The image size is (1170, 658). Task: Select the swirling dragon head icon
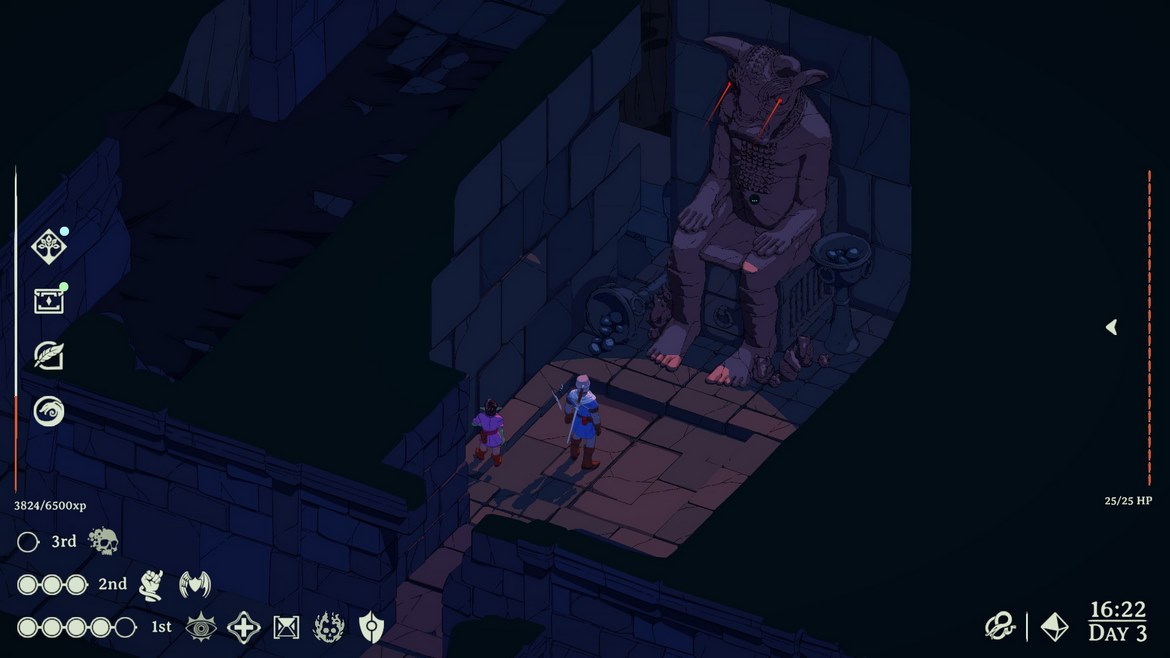(x=49, y=410)
